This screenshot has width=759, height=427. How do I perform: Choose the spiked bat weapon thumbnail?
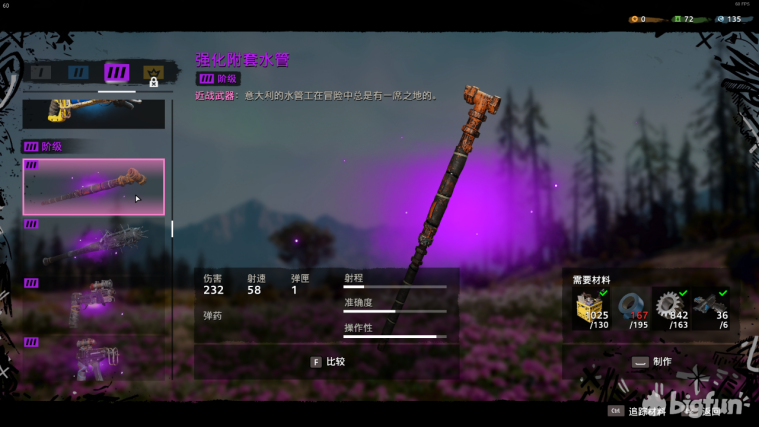click(94, 243)
